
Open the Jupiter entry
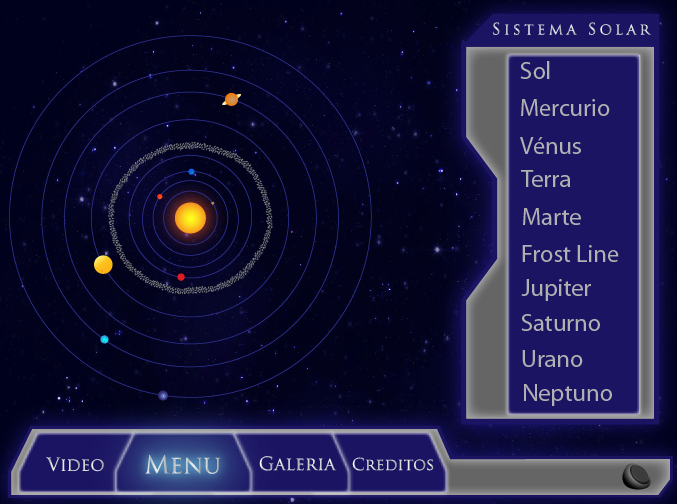(x=556, y=289)
